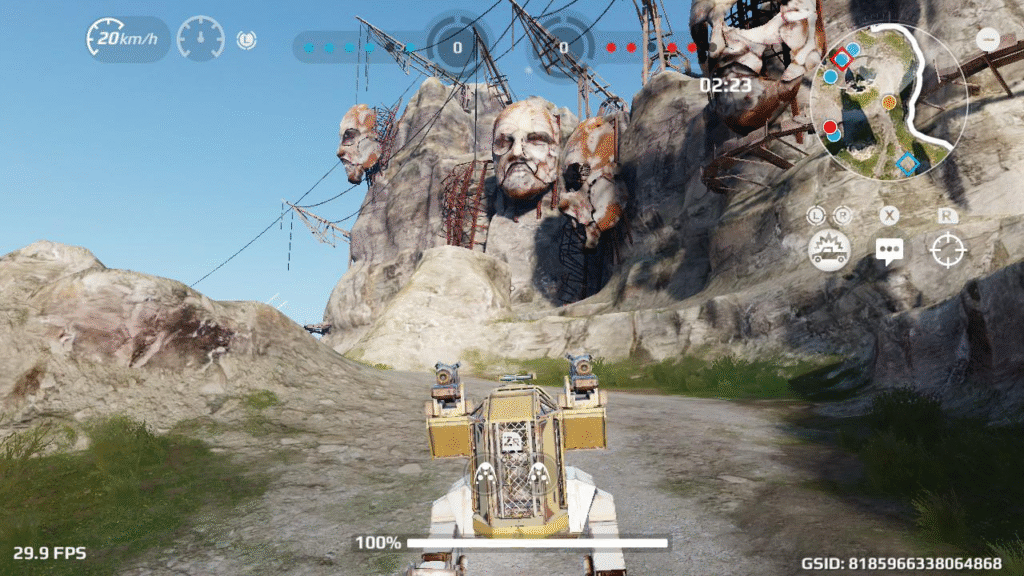
Task: Zoom out the minimap with minus button
Action: coord(988,40)
